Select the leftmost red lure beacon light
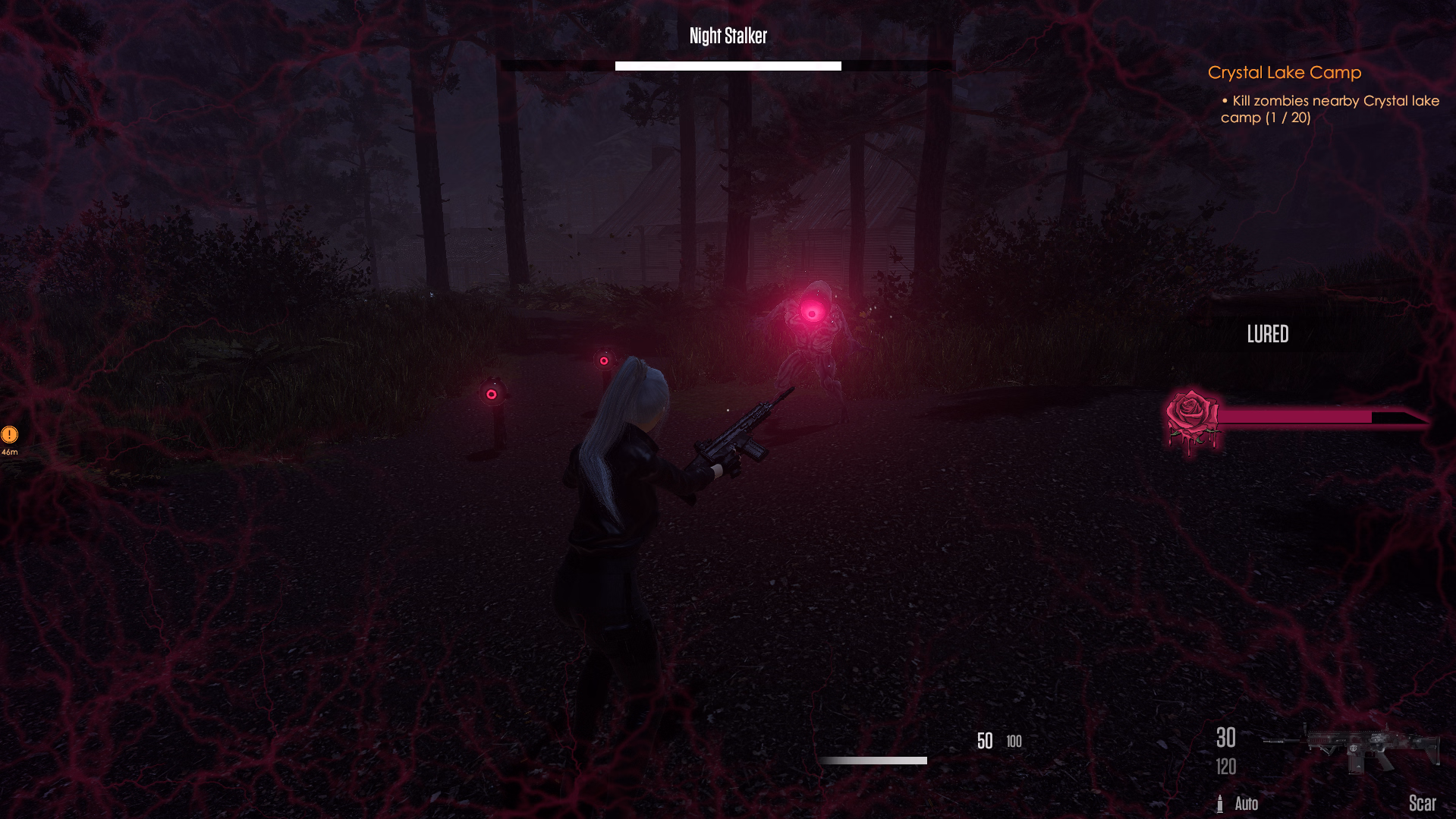This screenshot has width=1456, height=819. pos(492,394)
